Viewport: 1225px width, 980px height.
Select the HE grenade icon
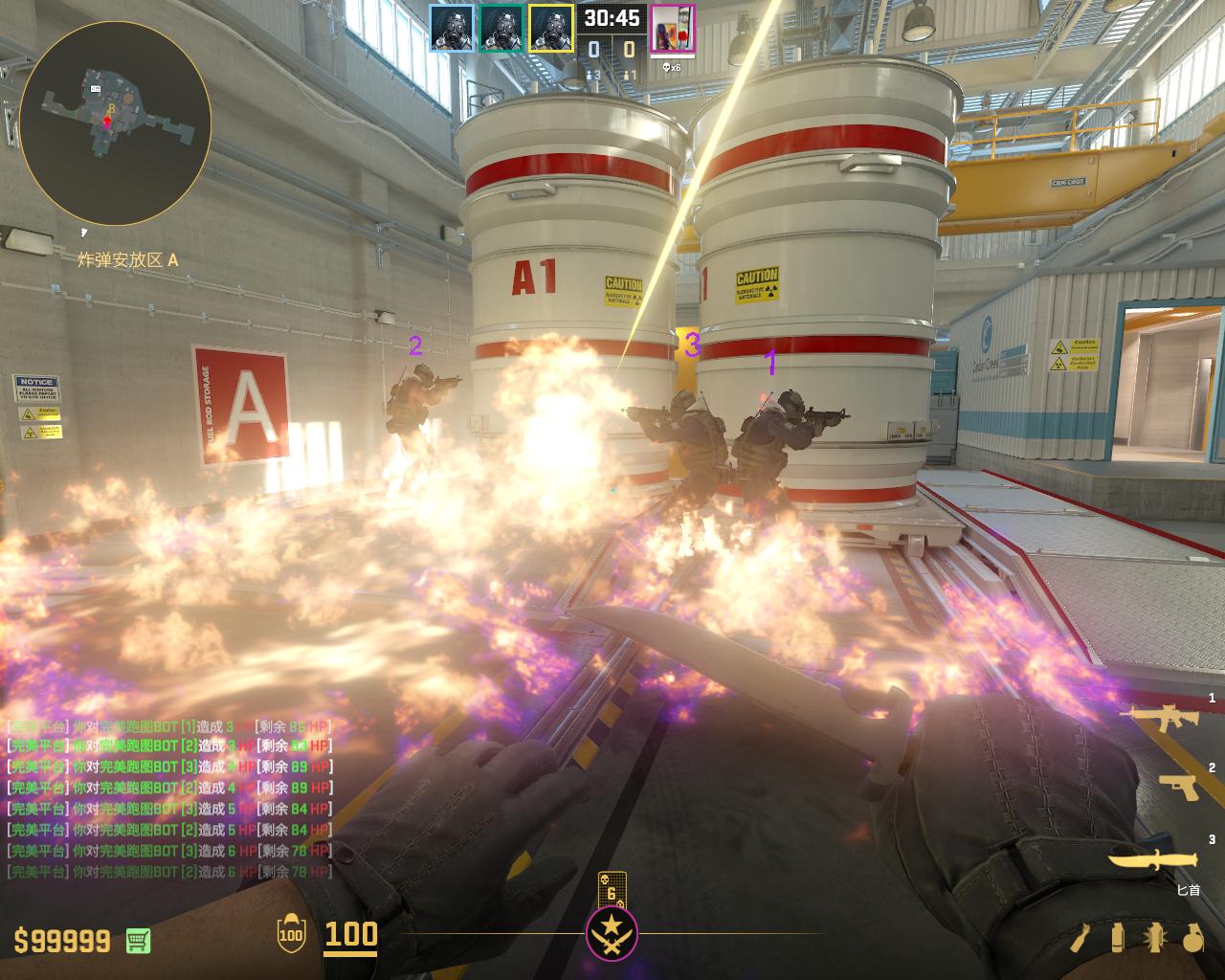click(1192, 938)
